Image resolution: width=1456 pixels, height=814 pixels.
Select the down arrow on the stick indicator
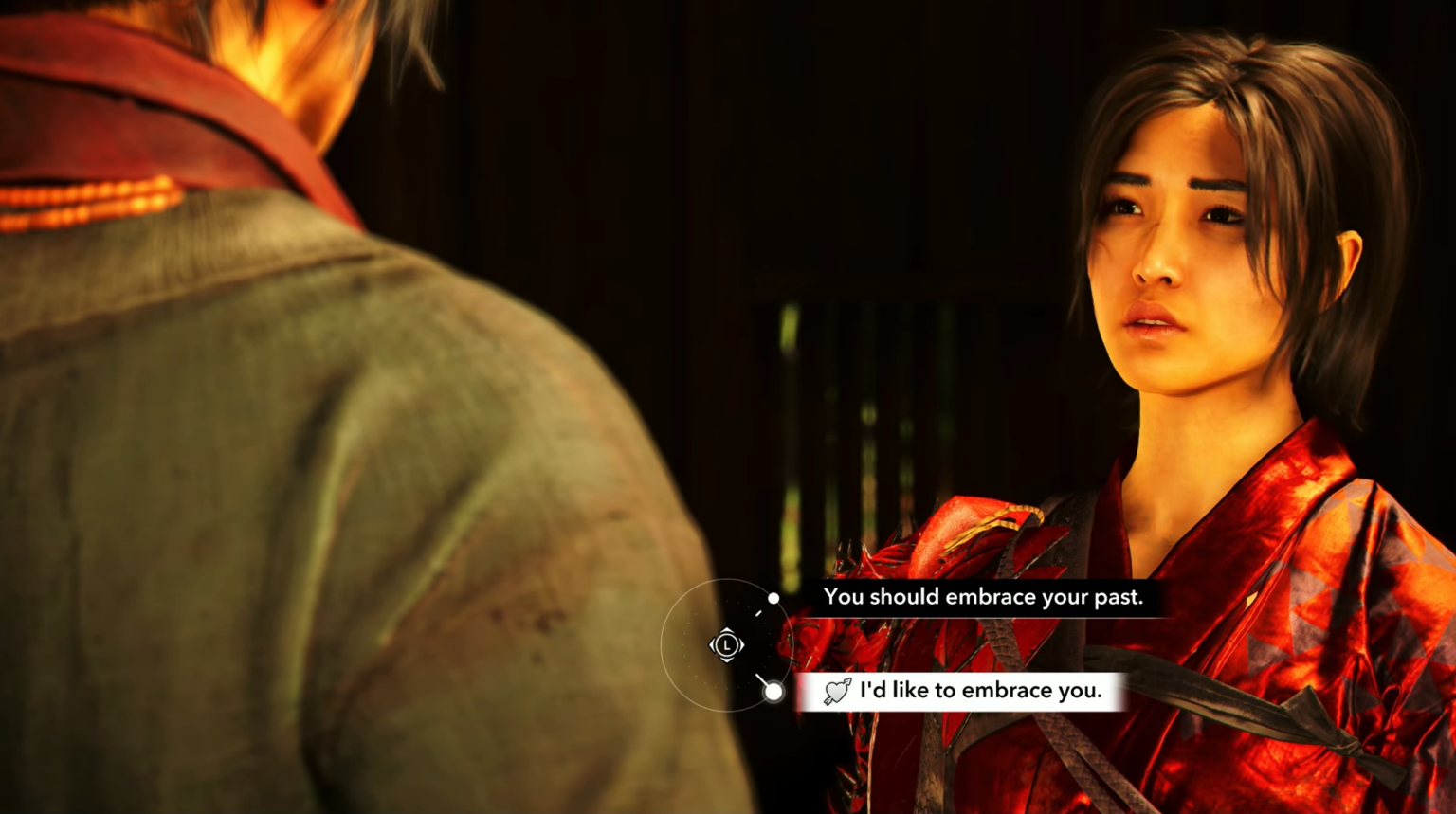point(726,661)
